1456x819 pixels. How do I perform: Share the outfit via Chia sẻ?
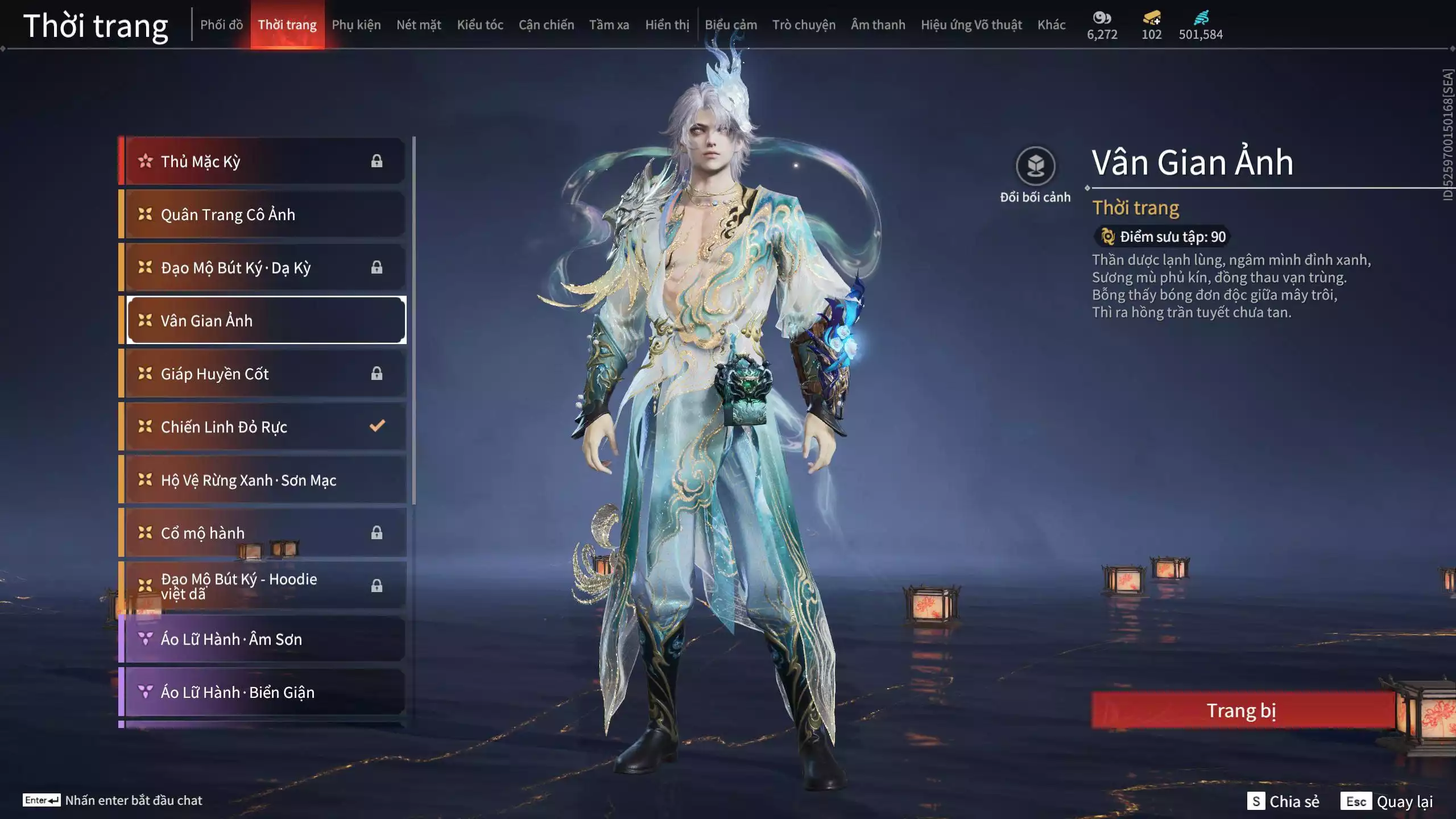tap(1283, 801)
